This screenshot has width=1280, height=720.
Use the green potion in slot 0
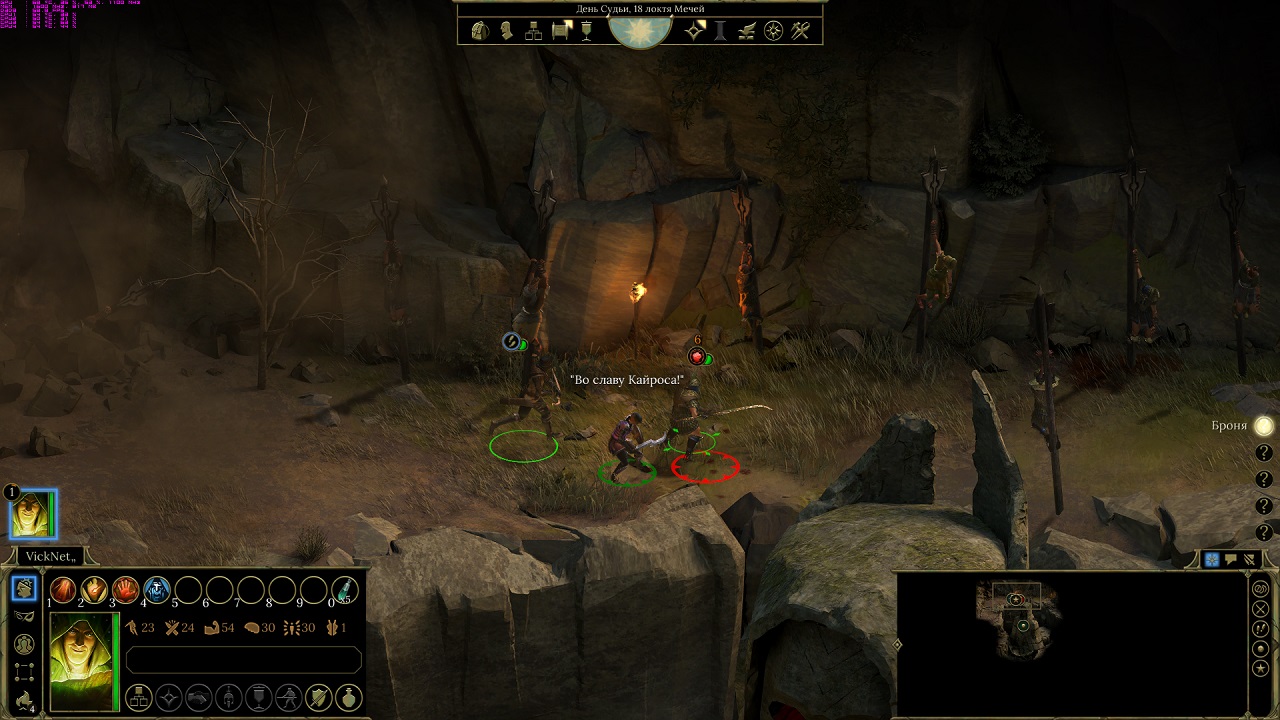(x=344, y=590)
